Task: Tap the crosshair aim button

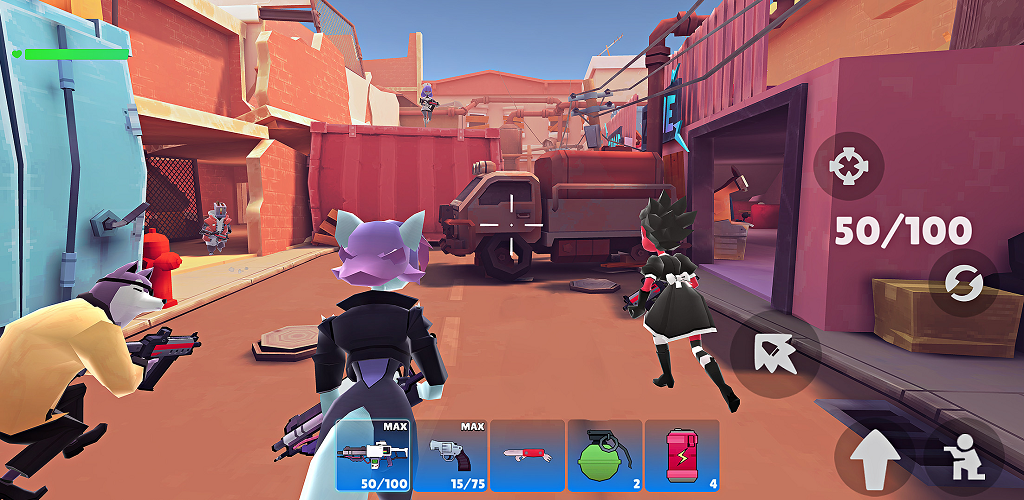Action: [849, 164]
